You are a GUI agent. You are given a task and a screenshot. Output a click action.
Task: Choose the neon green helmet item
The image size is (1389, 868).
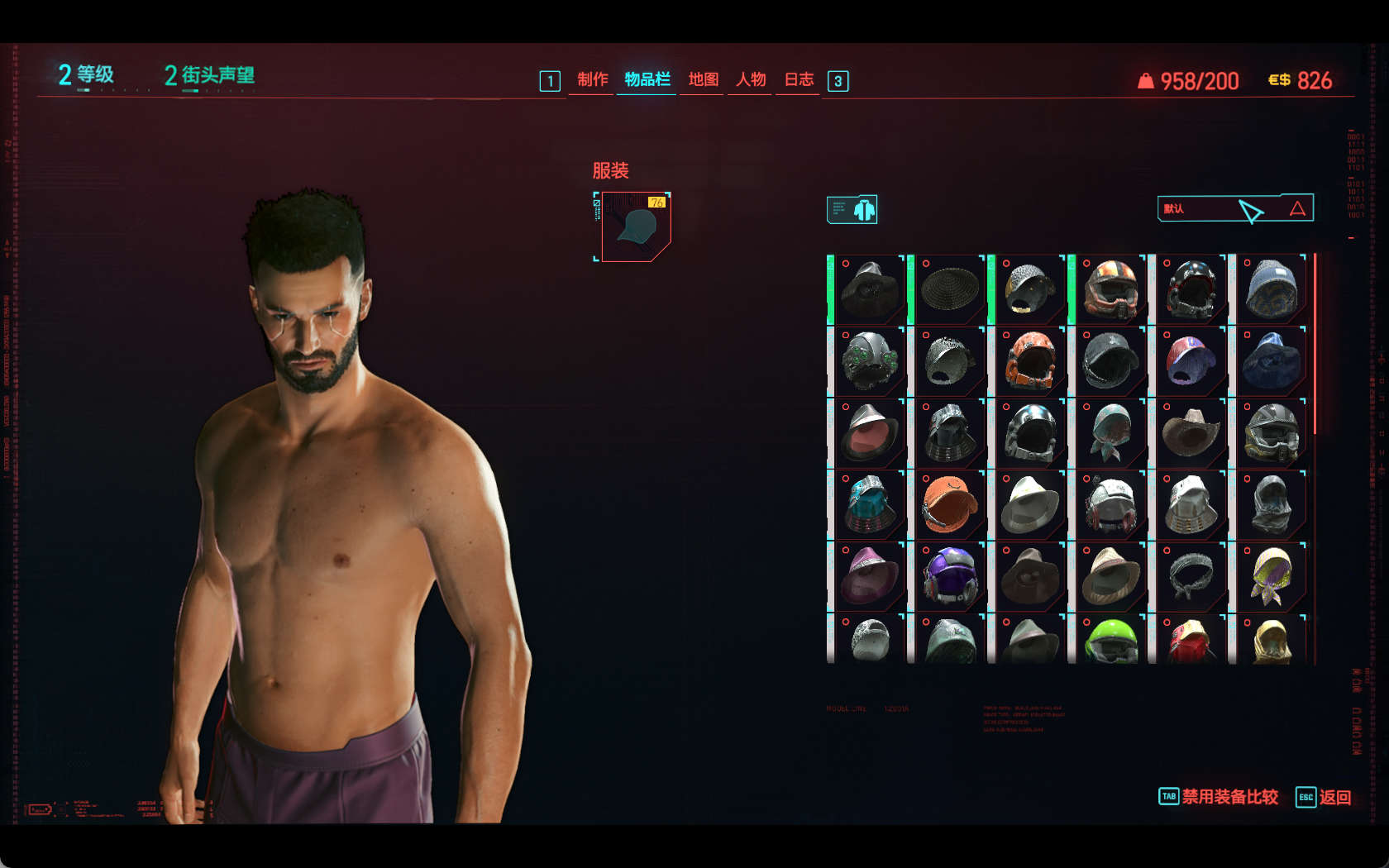(x=1110, y=641)
